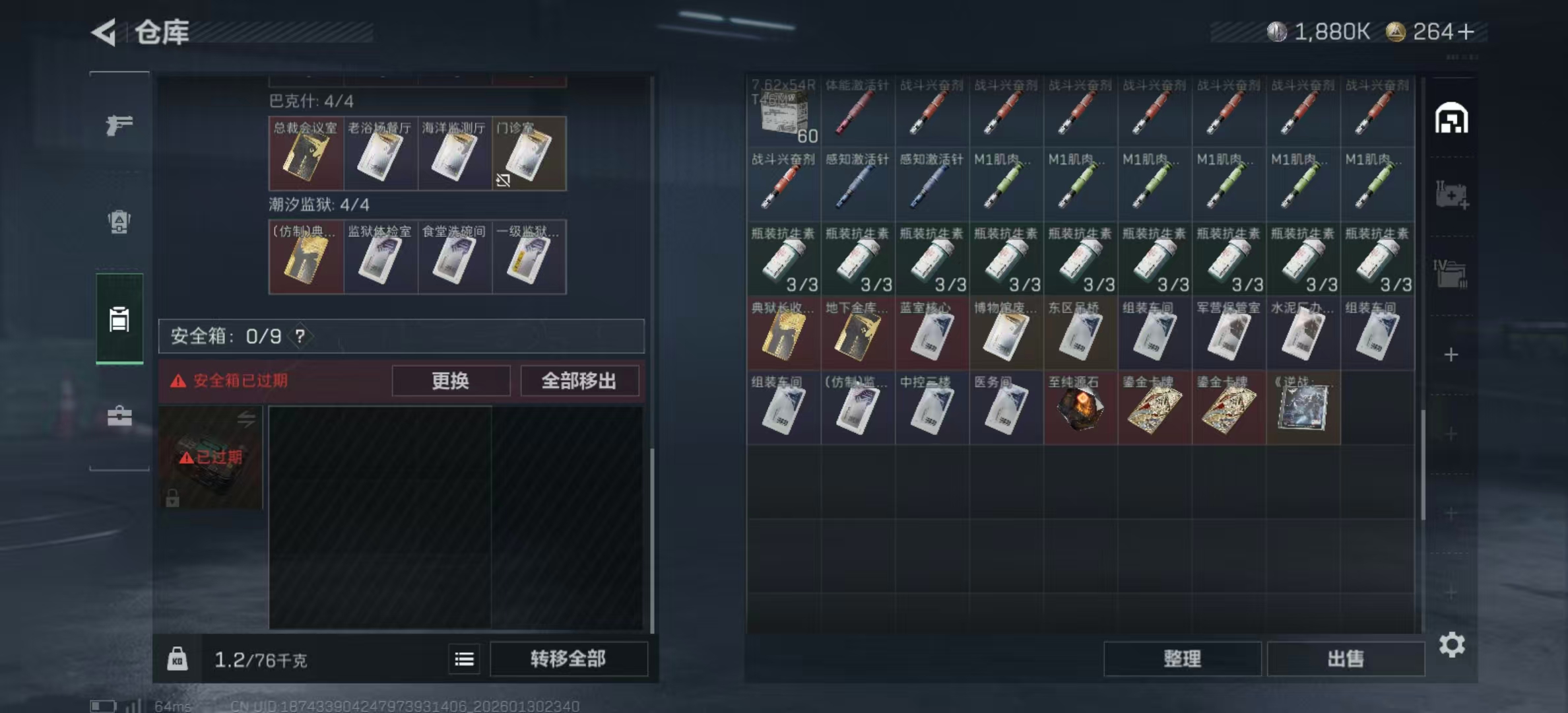
Task: Click the list view icon beside the weight display
Action: 464,659
